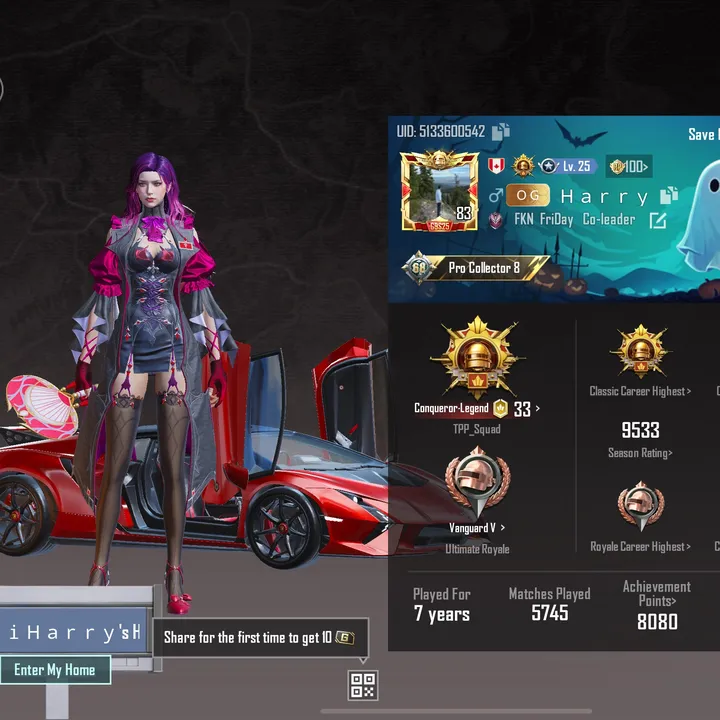View the Pro Collector 8 title

[x=475, y=268]
